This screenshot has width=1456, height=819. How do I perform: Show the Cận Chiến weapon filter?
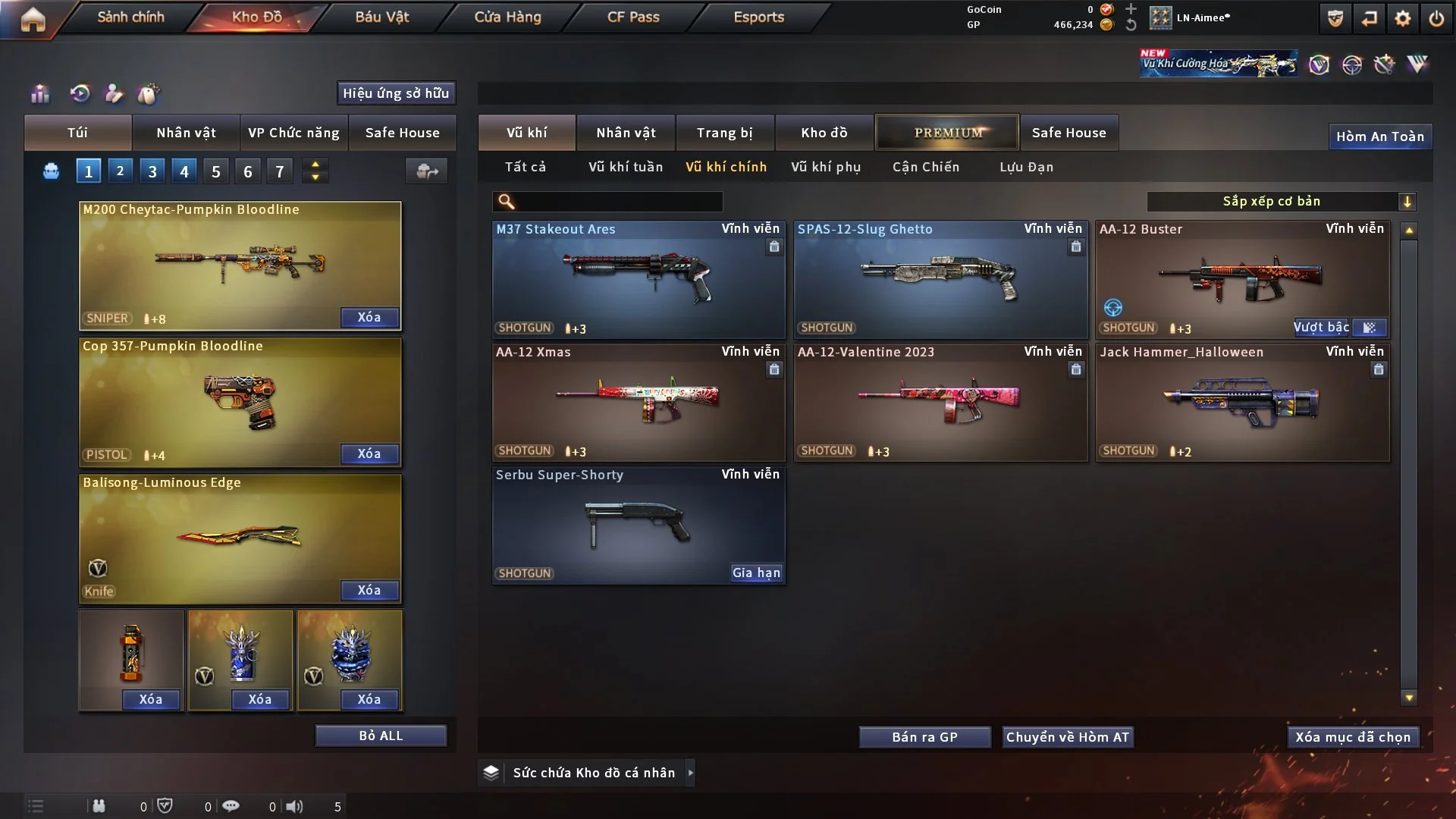point(926,167)
